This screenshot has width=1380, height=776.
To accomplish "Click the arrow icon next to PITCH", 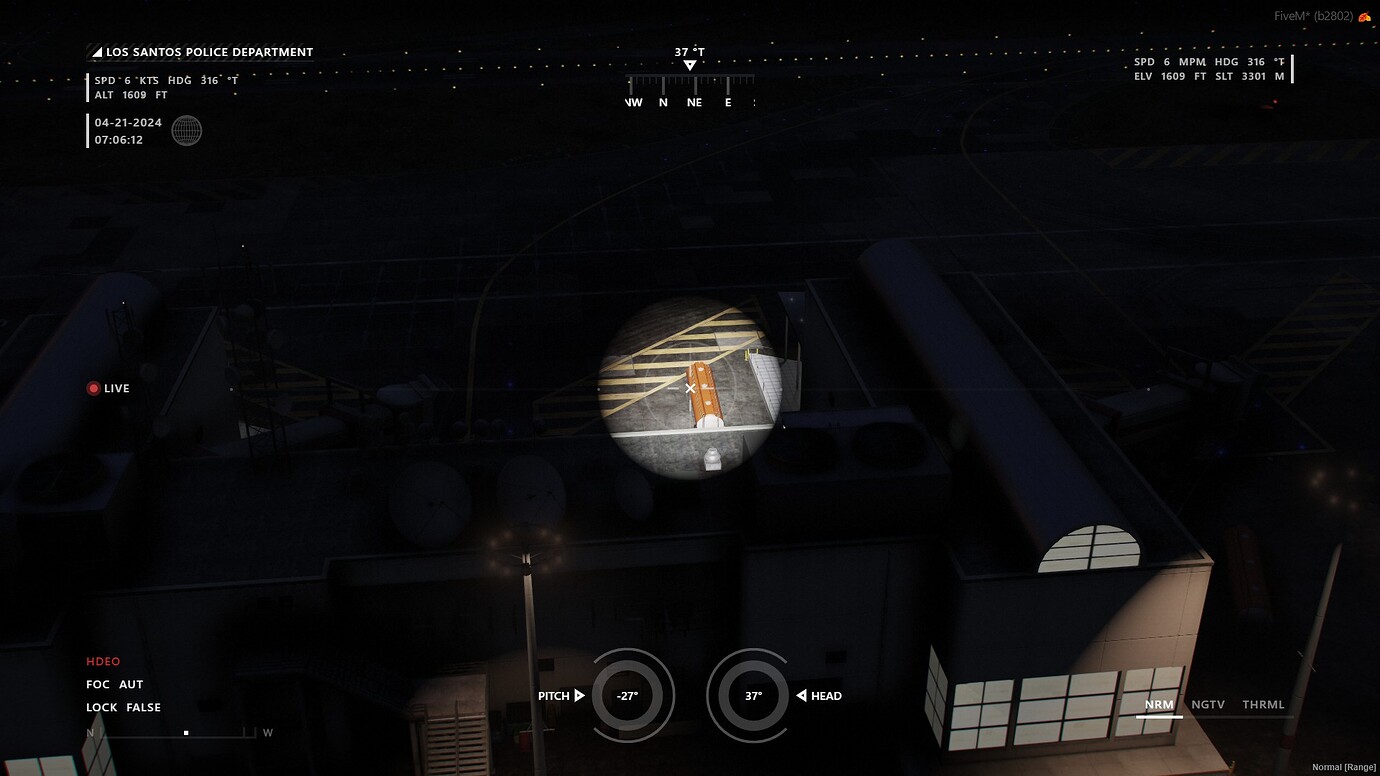I will pos(579,695).
